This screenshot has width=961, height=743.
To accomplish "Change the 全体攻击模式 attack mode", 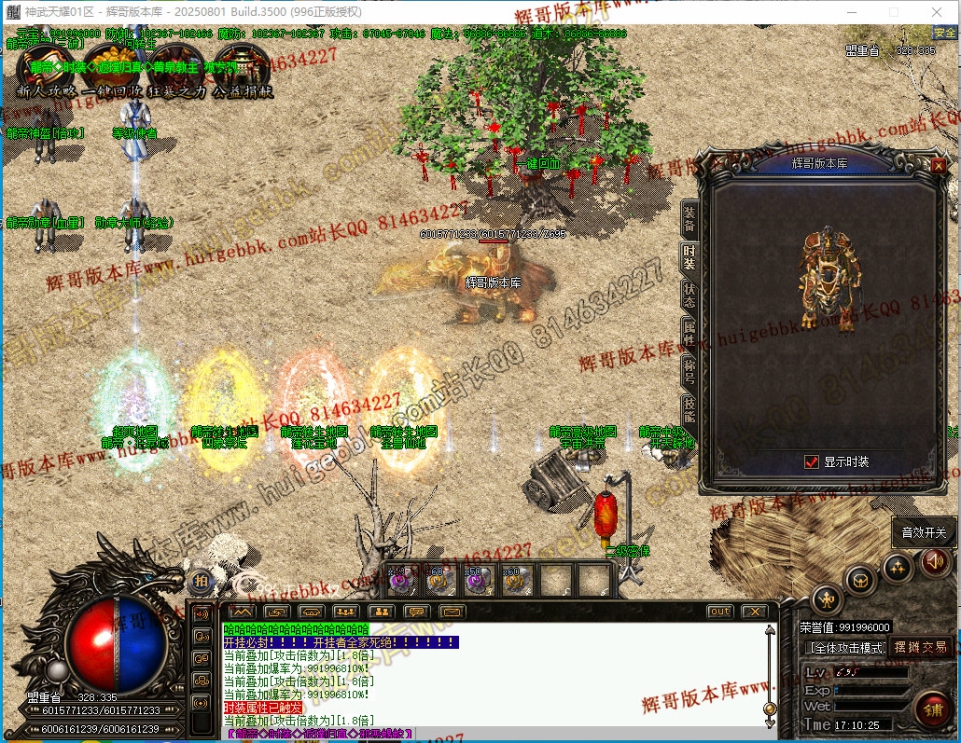I will tap(844, 648).
